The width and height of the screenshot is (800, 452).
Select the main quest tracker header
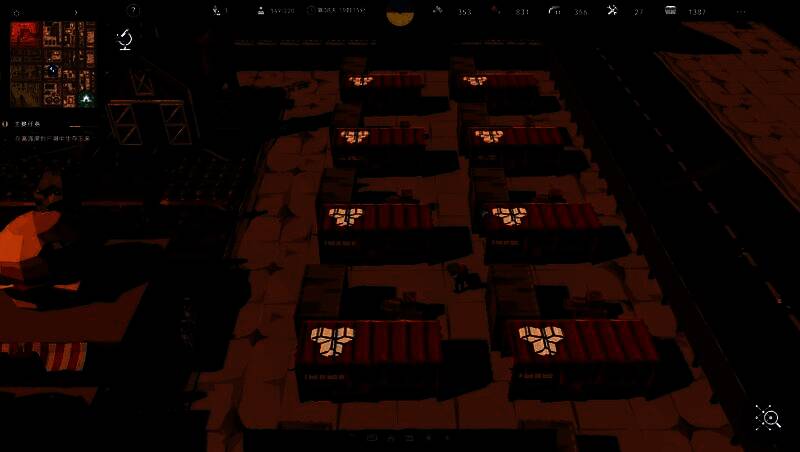coord(28,123)
